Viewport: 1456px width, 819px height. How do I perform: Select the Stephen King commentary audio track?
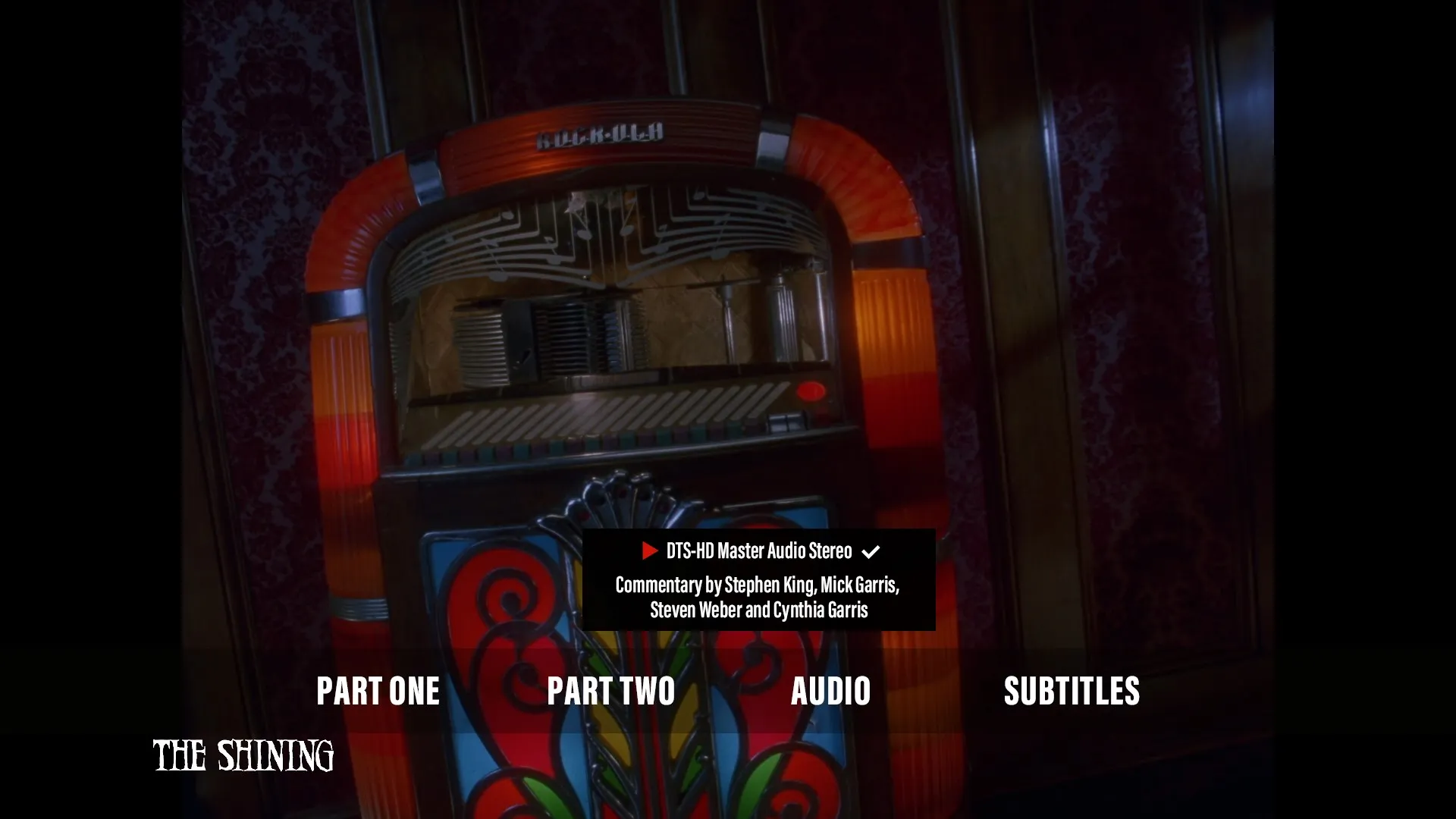click(758, 597)
